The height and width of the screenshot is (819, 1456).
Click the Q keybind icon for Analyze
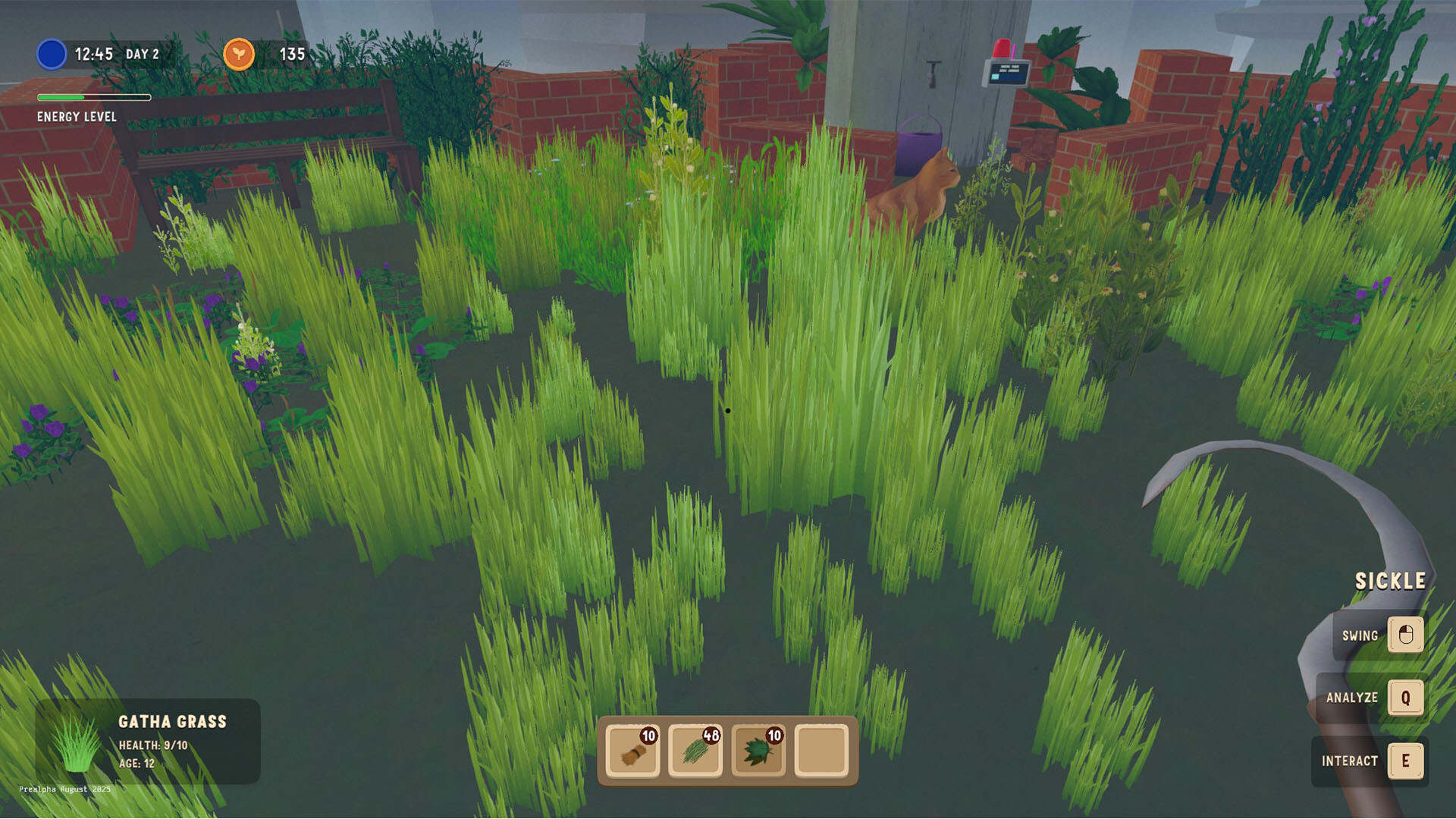point(1408,698)
